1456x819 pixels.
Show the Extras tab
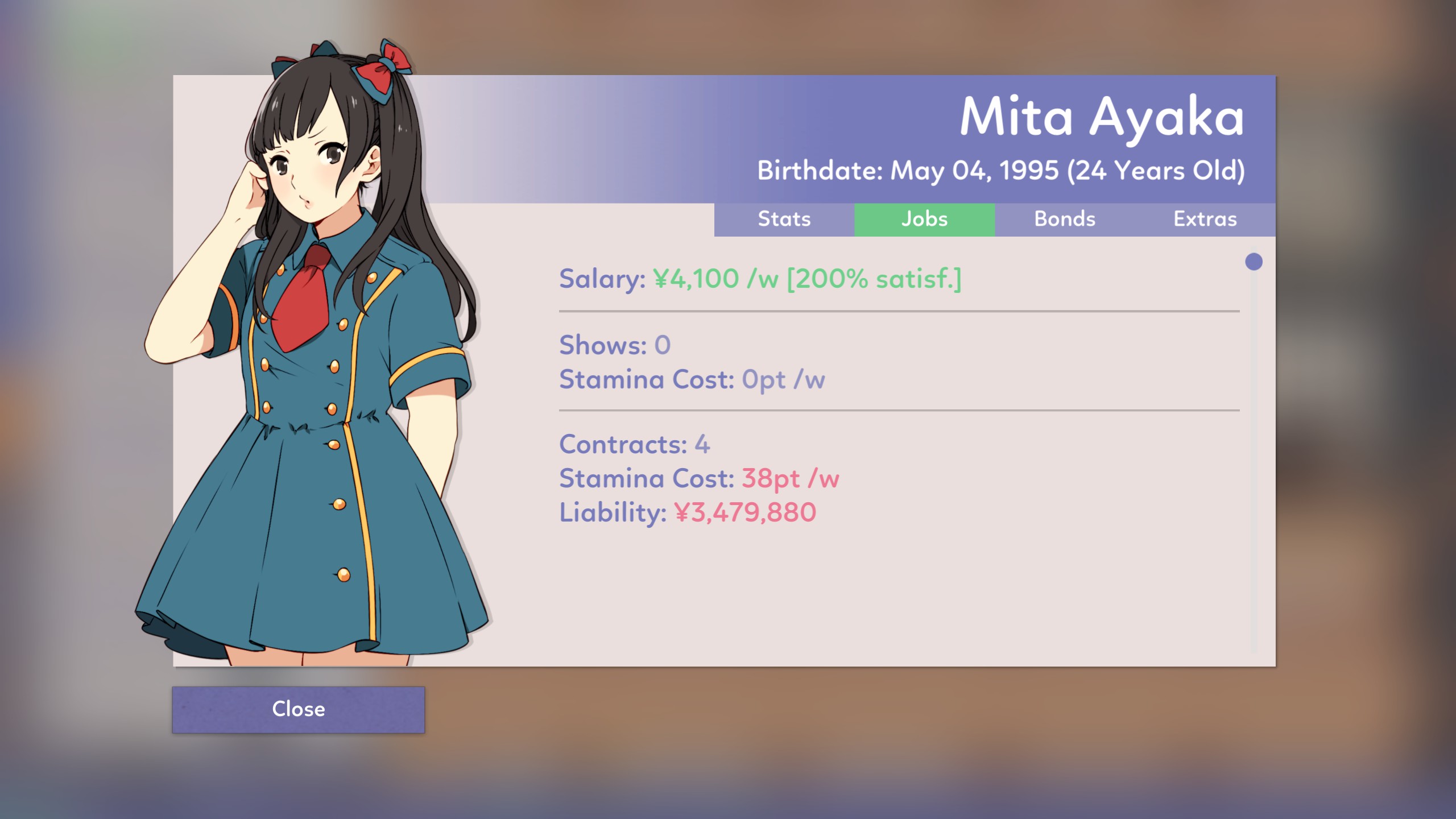[x=1205, y=220]
